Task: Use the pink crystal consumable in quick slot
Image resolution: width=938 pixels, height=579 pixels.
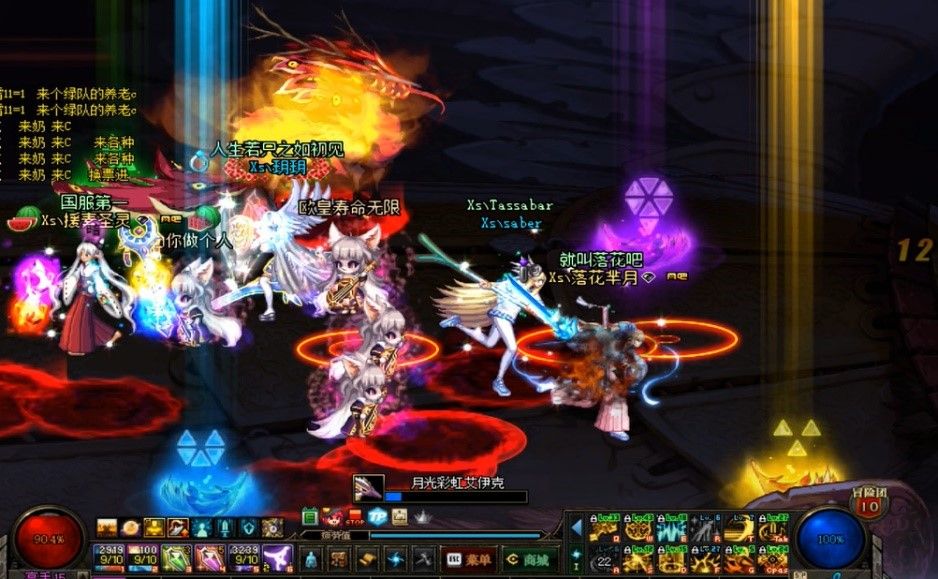Action: point(212,559)
